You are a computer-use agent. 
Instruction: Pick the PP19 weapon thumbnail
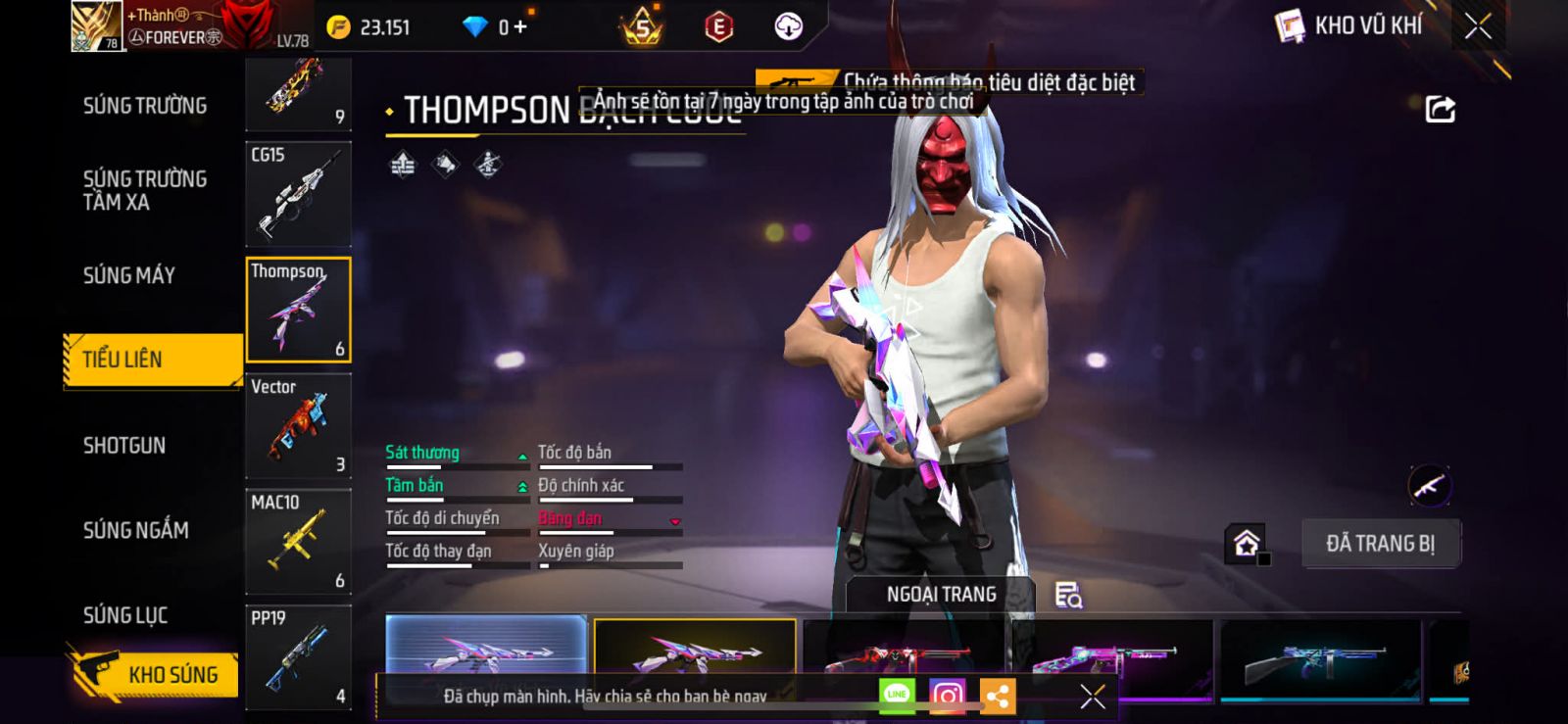298,656
